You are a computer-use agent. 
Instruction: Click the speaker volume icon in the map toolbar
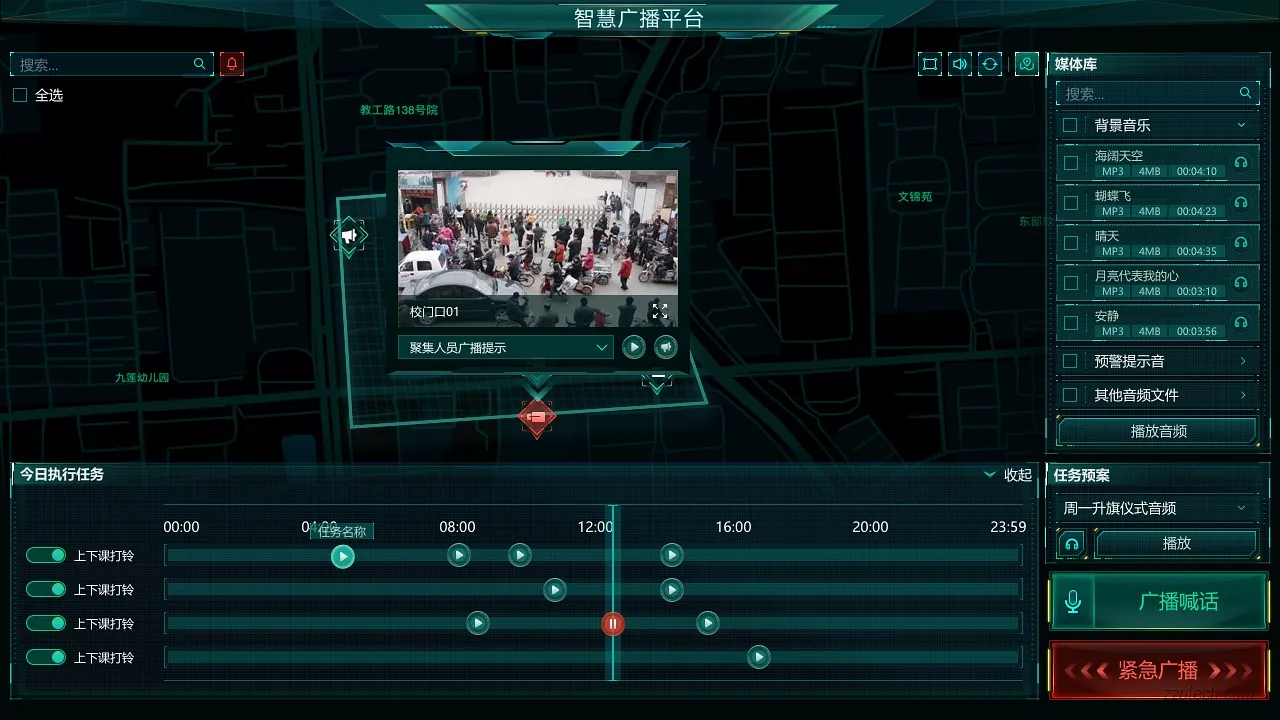coord(960,63)
